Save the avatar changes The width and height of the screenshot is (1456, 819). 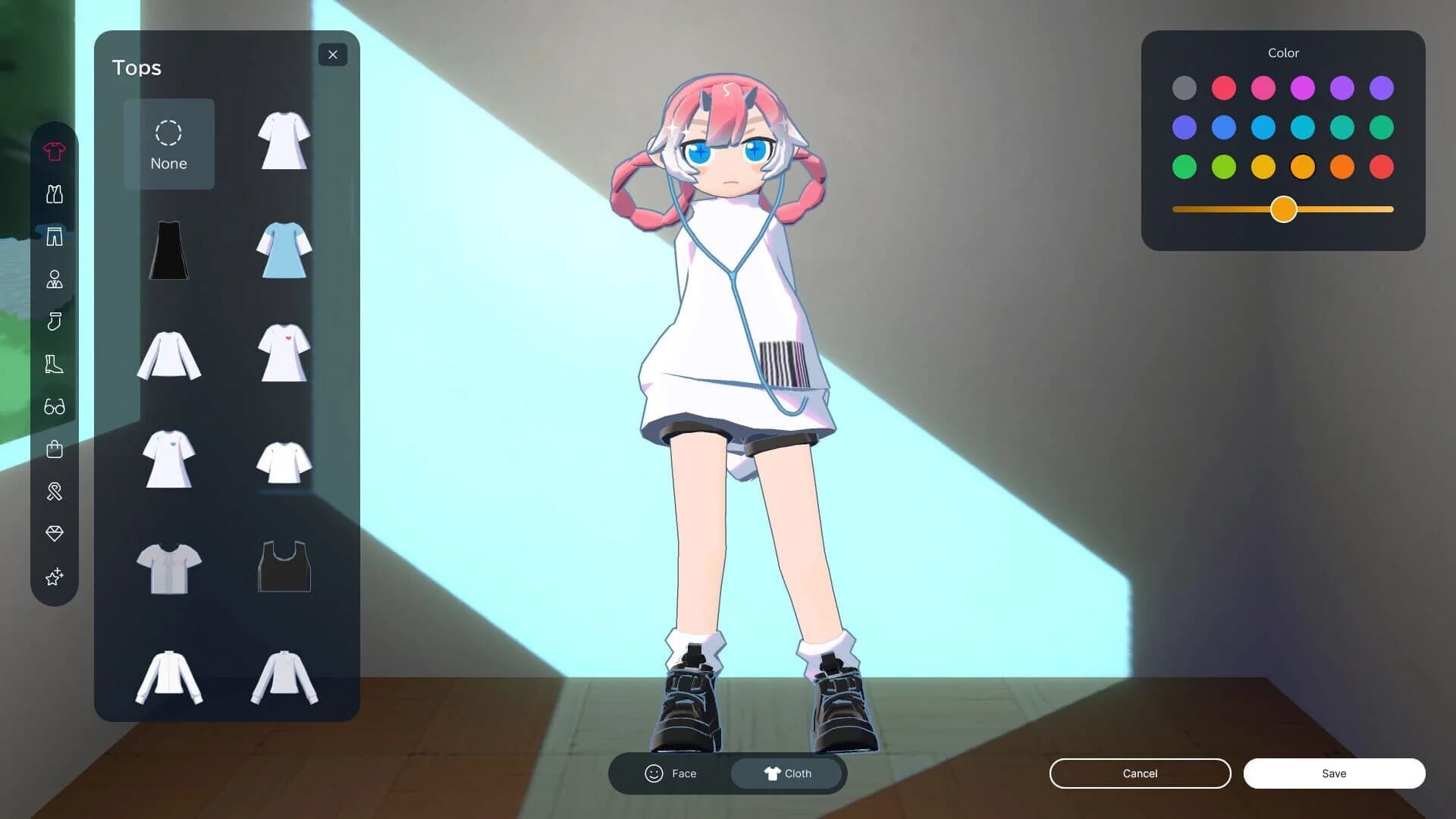(x=1334, y=773)
